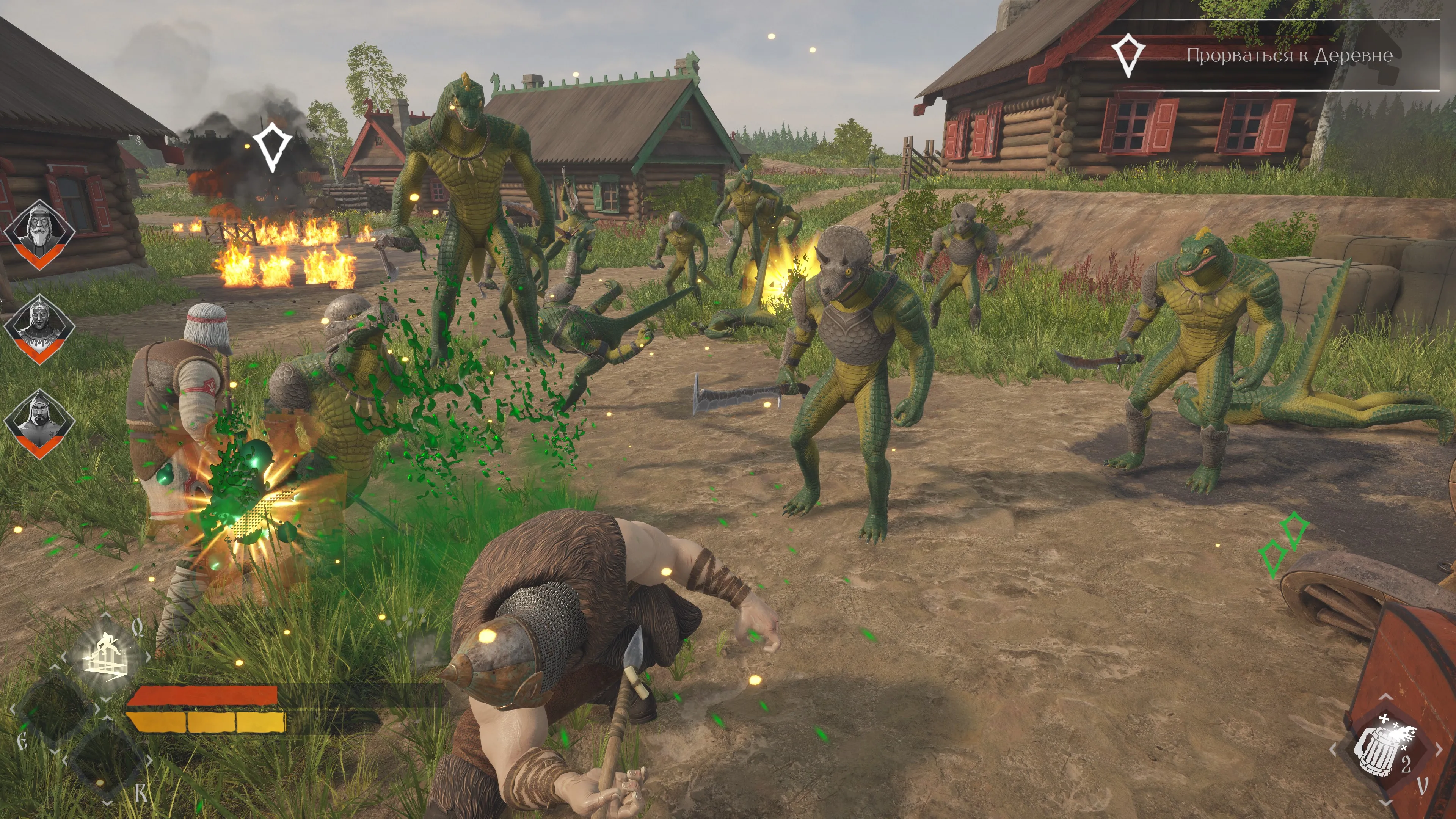Open the 'Прорваться к Деревне' objective tracker
Image resolution: width=1456 pixels, height=819 pixels.
point(1289,55)
